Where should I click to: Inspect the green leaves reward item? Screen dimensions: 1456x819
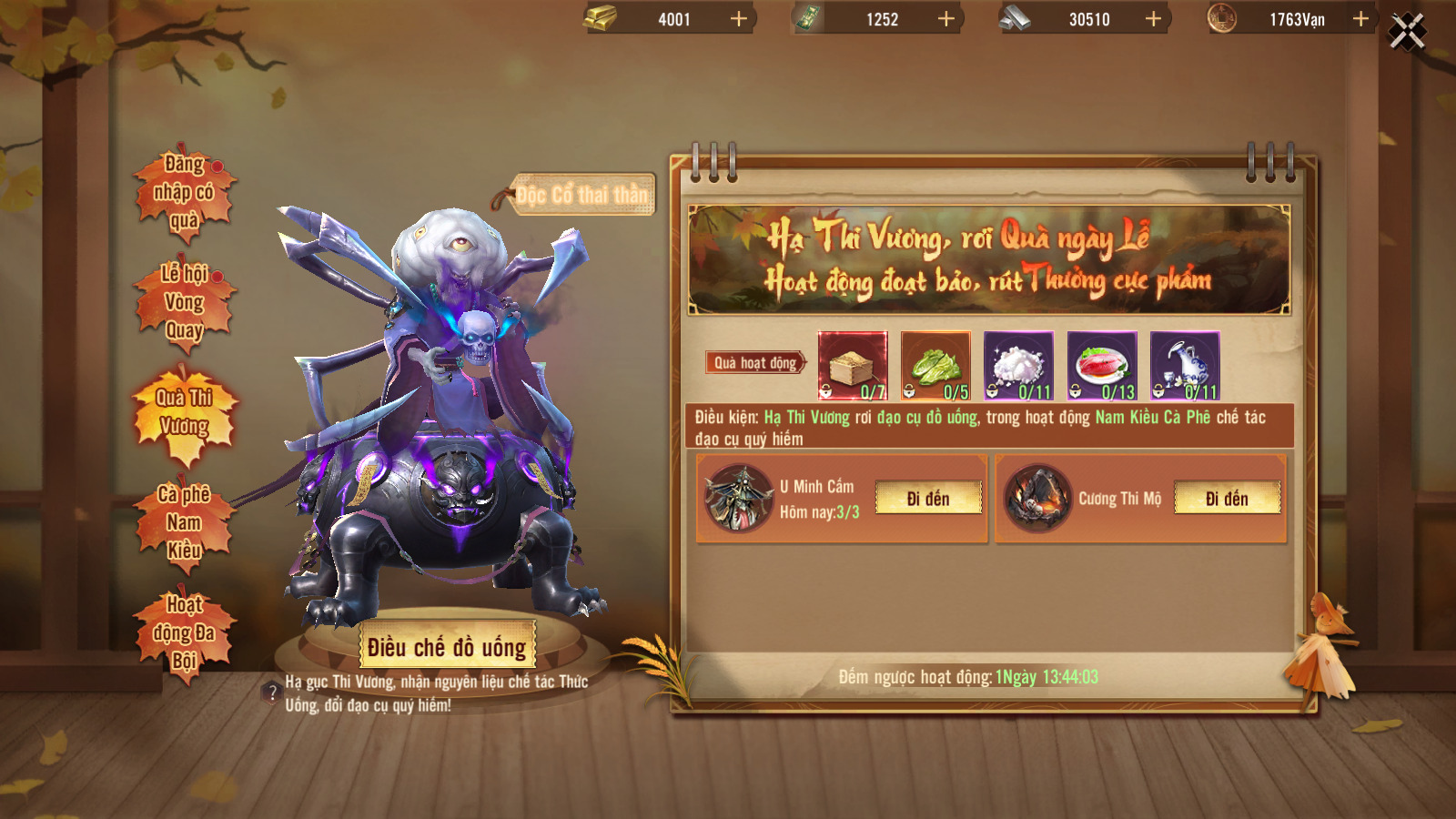pos(935,366)
